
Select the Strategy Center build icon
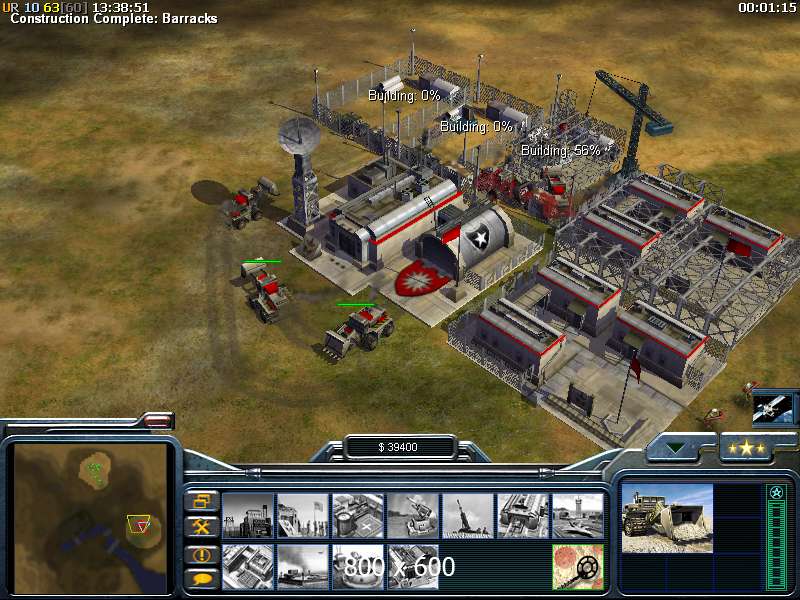click(x=247, y=566)
